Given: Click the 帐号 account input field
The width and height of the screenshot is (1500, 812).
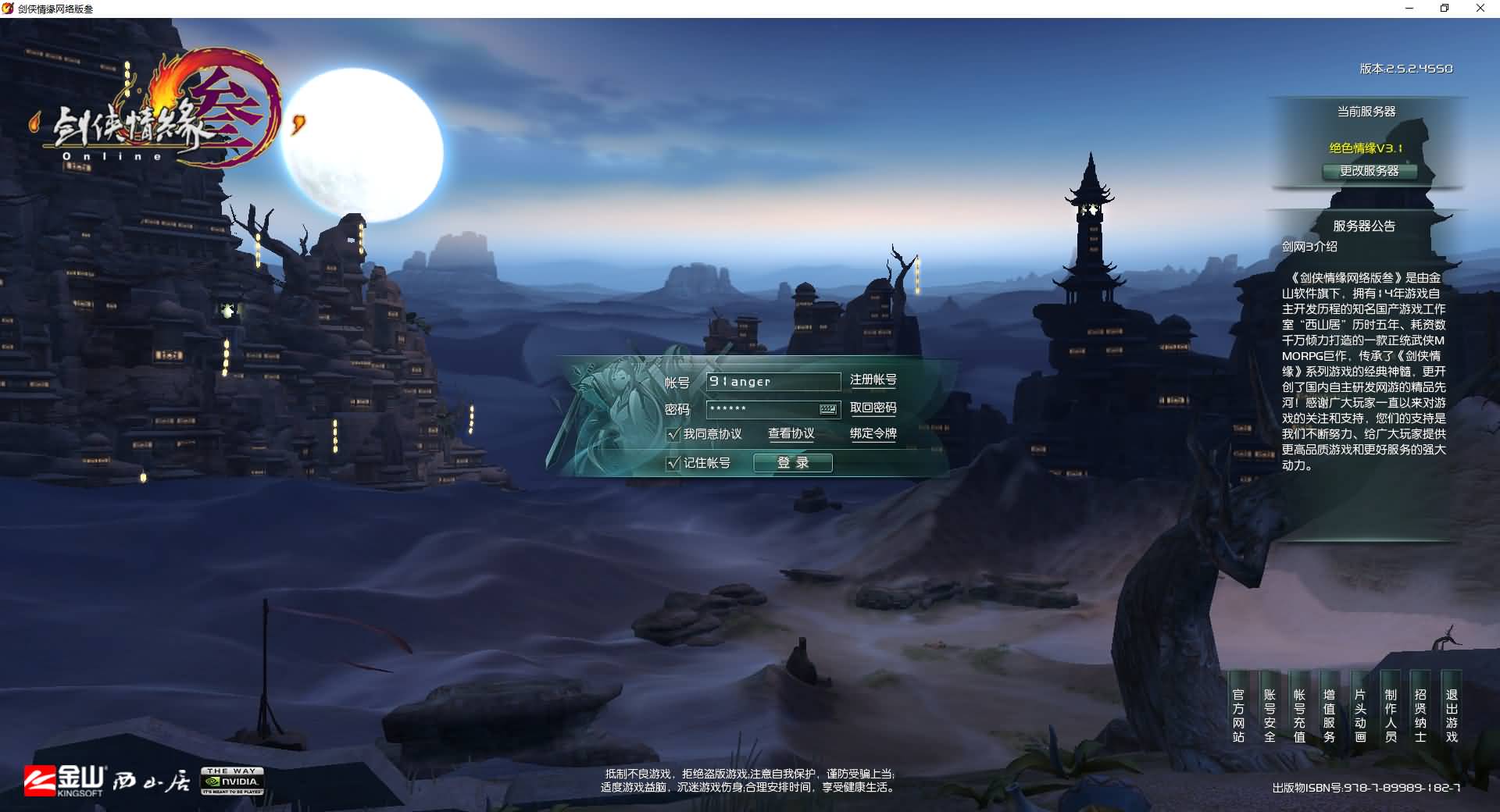Looking at the screenshot, I should pos(772,381).
